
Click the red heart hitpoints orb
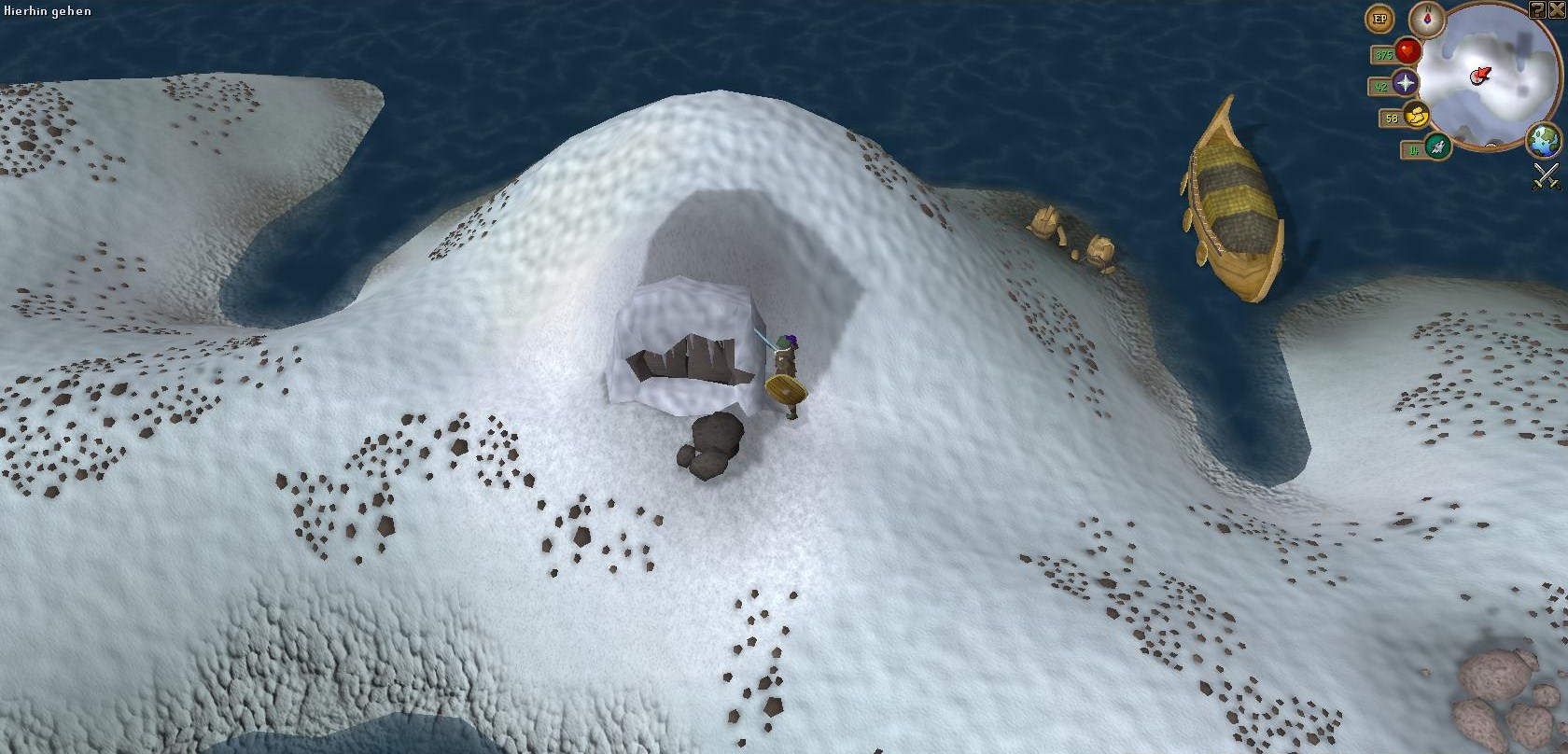pos(1407,51)
